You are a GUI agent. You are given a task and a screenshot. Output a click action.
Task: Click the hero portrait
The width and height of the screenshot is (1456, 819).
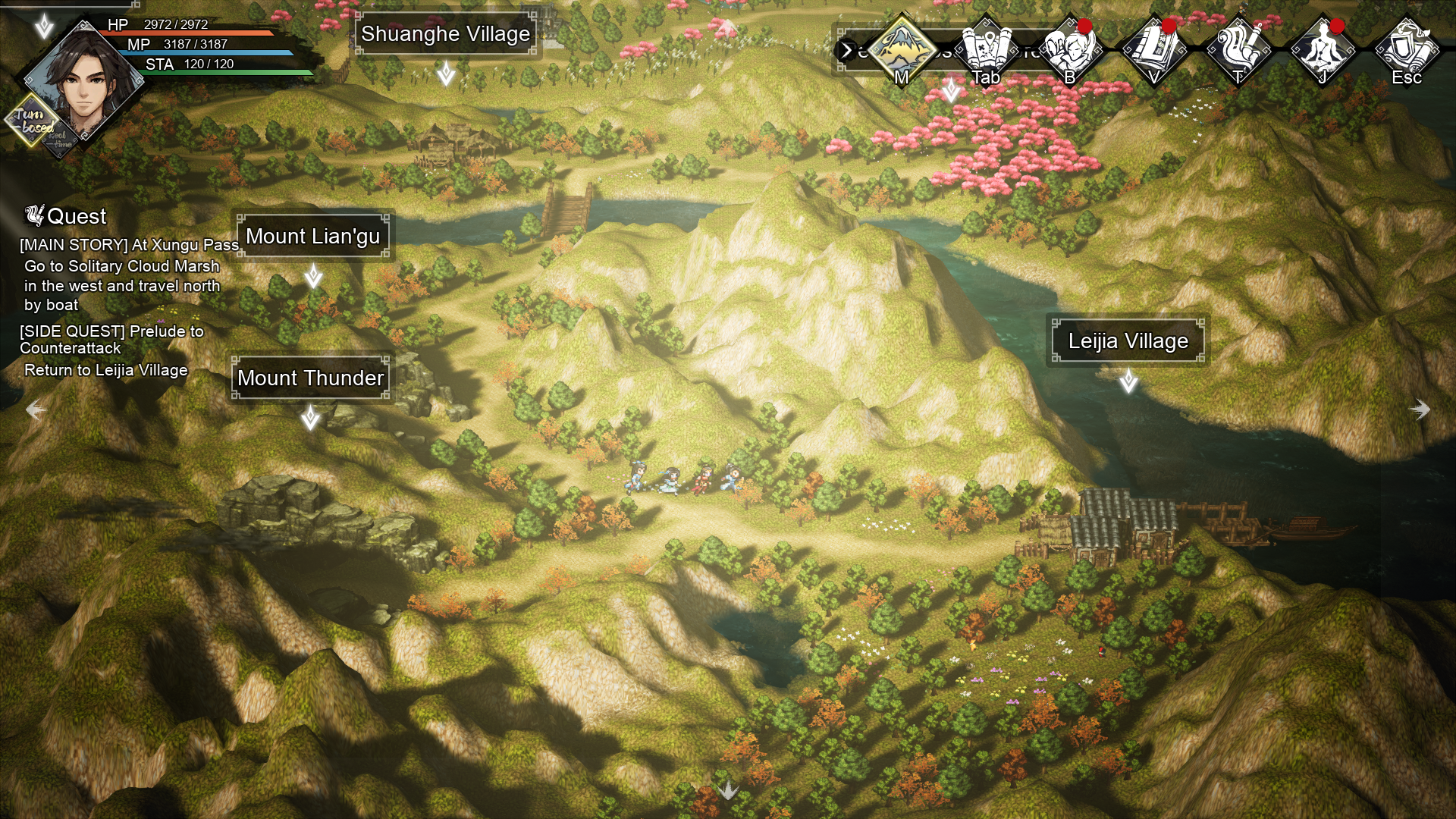pos(83,82)
